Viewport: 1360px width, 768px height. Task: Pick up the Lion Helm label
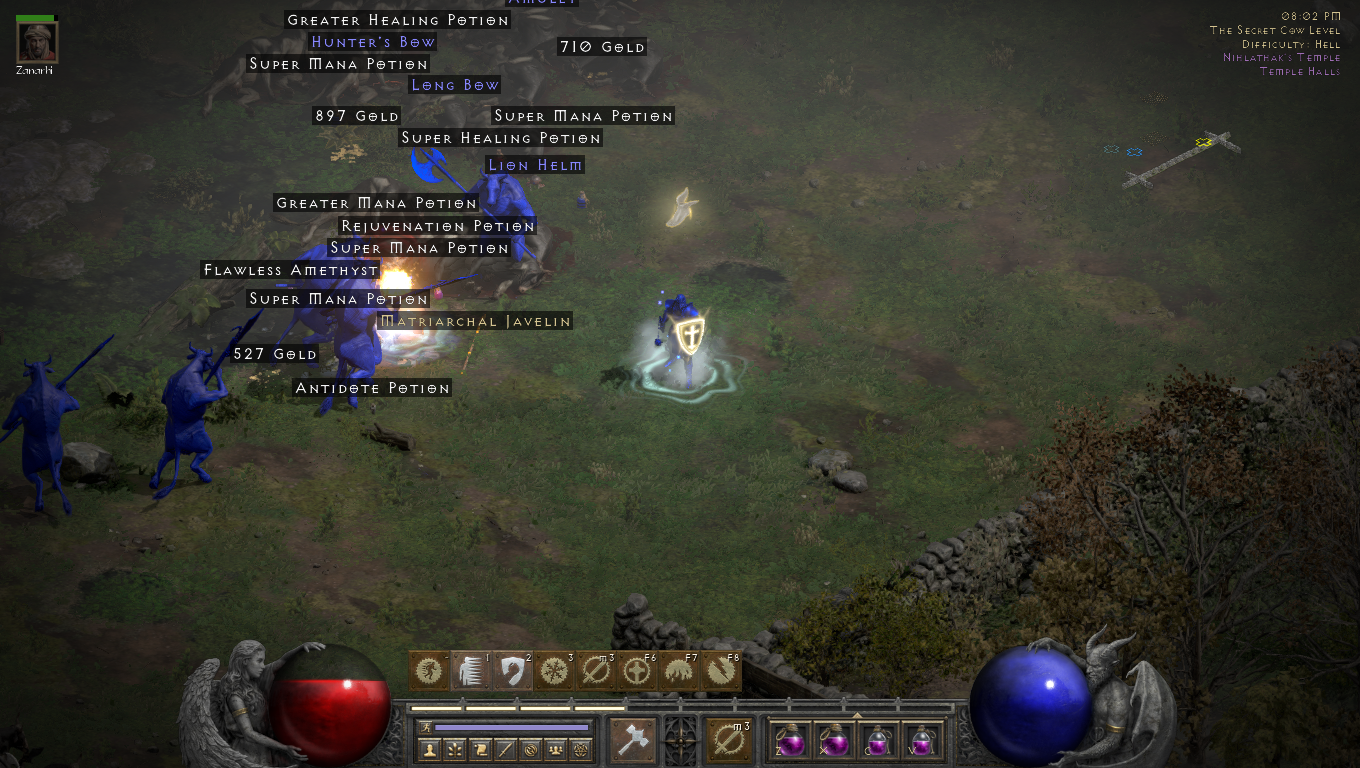(535, 165)
